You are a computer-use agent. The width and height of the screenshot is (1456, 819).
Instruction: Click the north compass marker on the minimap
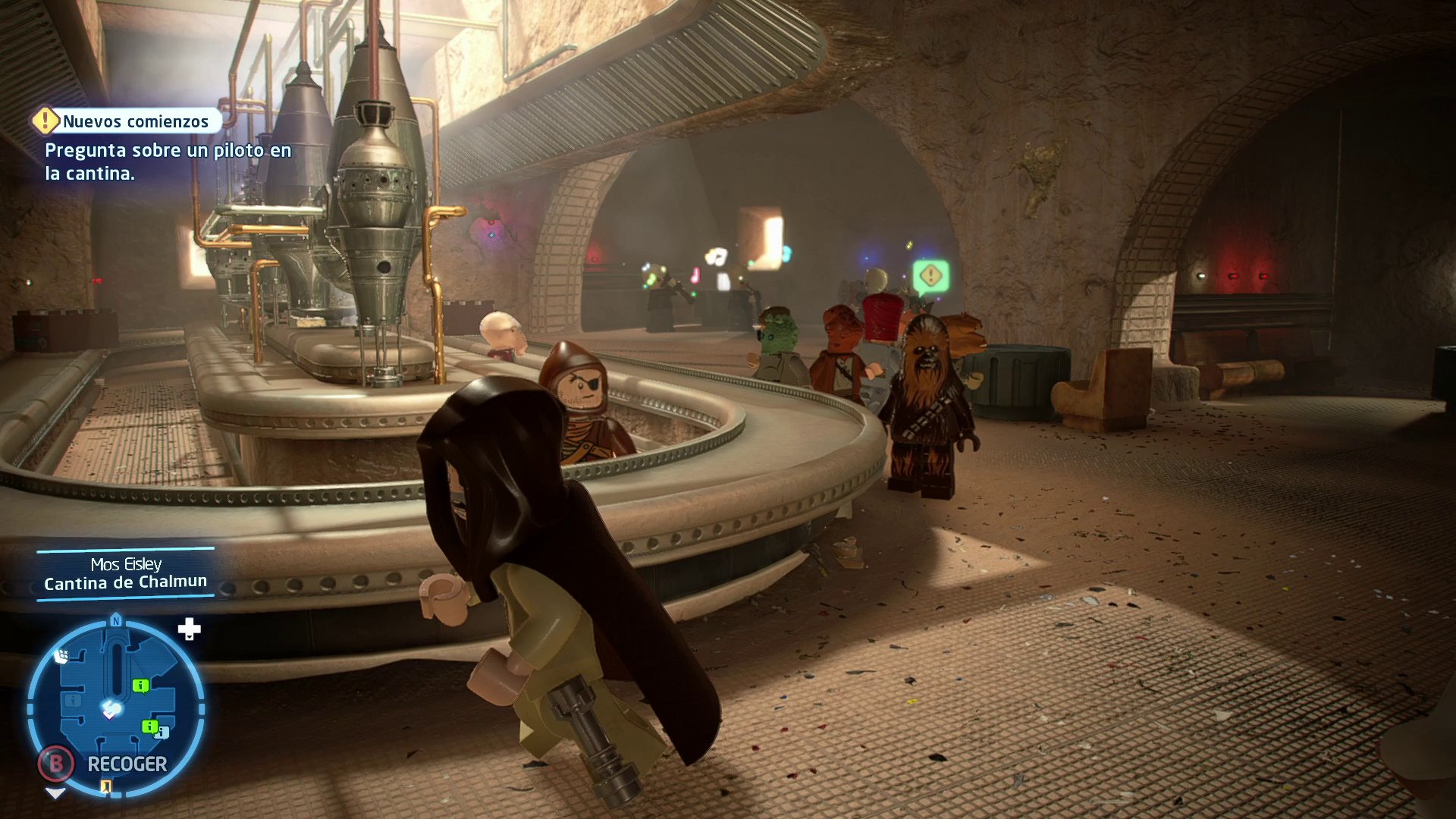tap(116, 620)
